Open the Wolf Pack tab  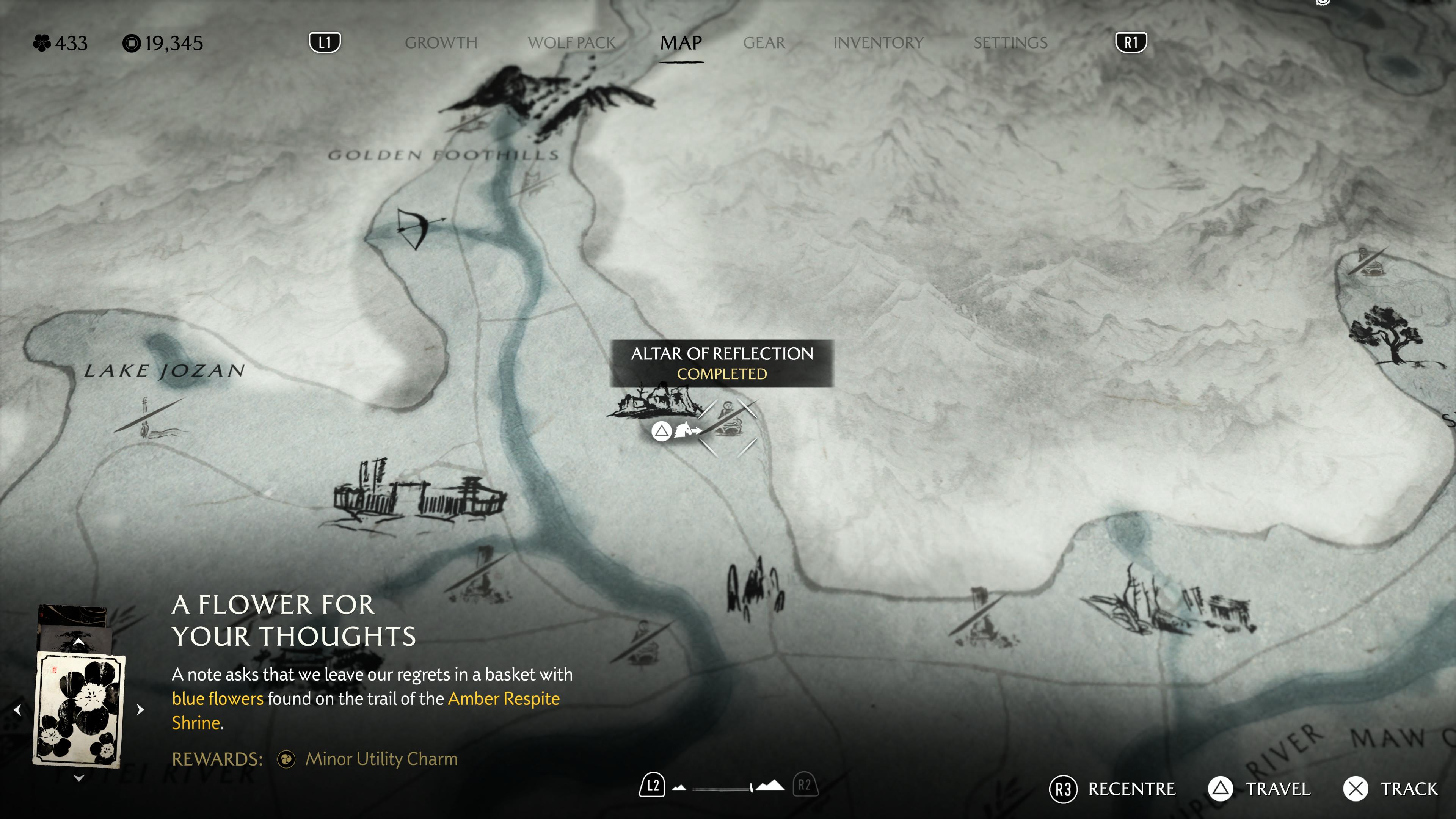click(571, 43)
